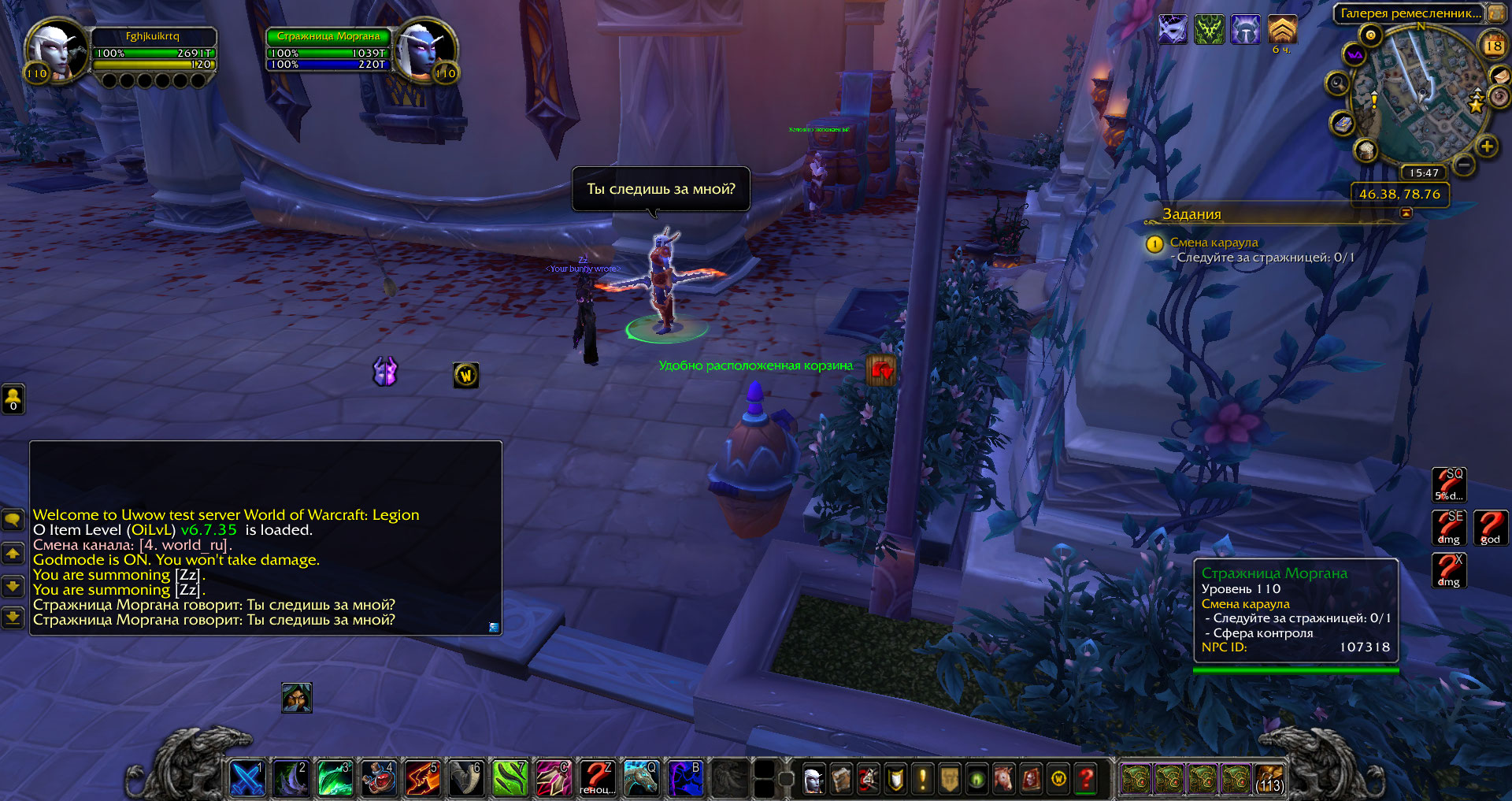1512x801 pixels.
Task: Activate the crossed blue swords ability
Action: (246, 779)
